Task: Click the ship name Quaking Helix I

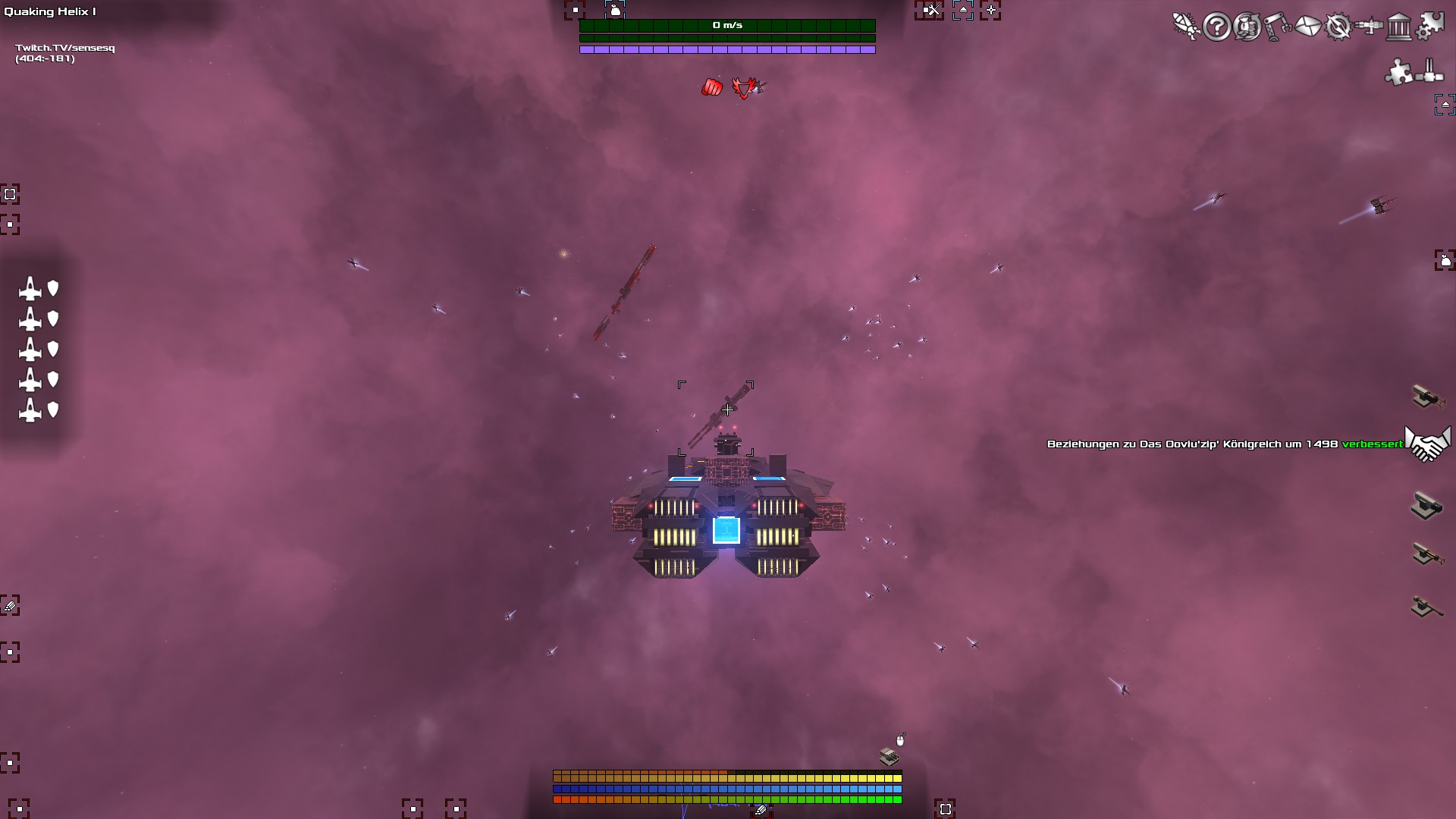Action: tap(52, 11)
